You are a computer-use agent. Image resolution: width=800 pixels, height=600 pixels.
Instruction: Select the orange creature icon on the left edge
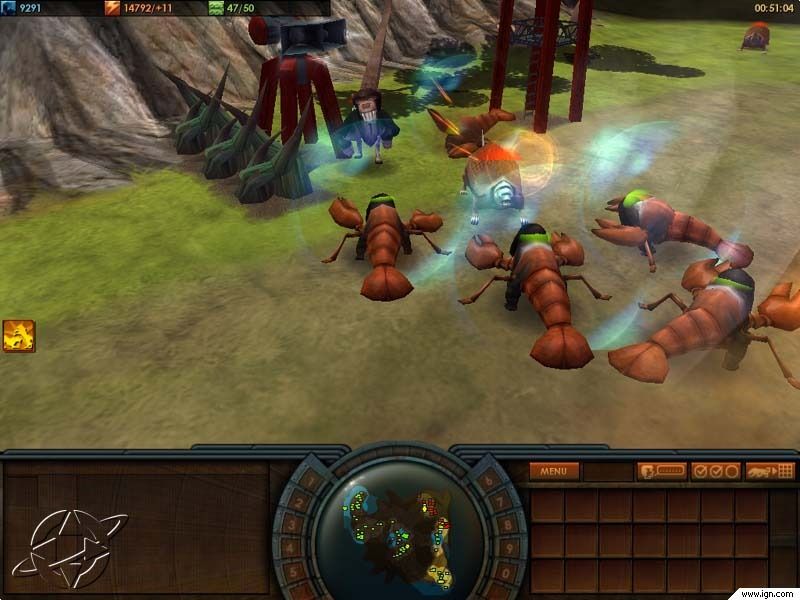19,336
